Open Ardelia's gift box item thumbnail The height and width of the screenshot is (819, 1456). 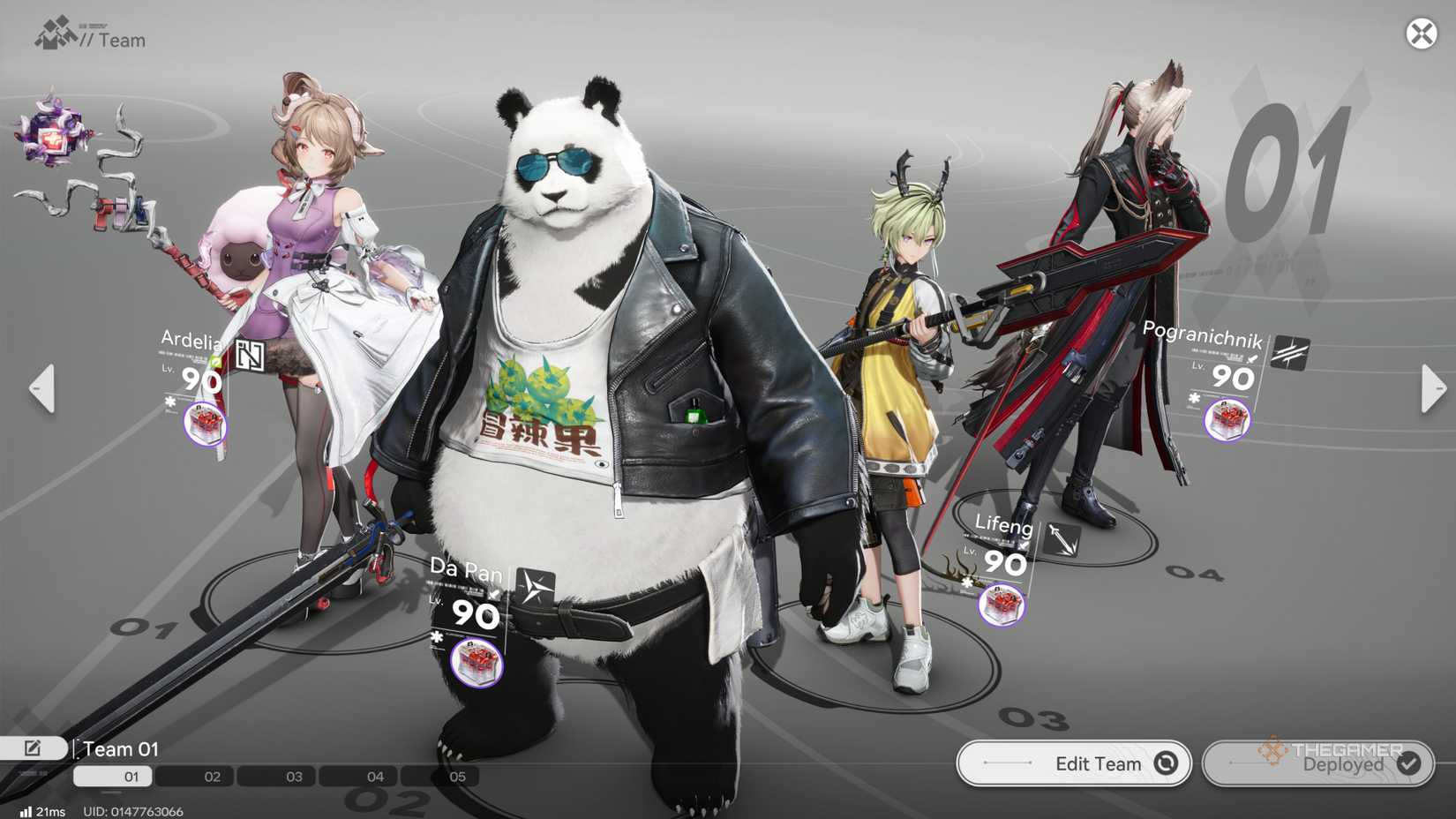coord(205,424)
